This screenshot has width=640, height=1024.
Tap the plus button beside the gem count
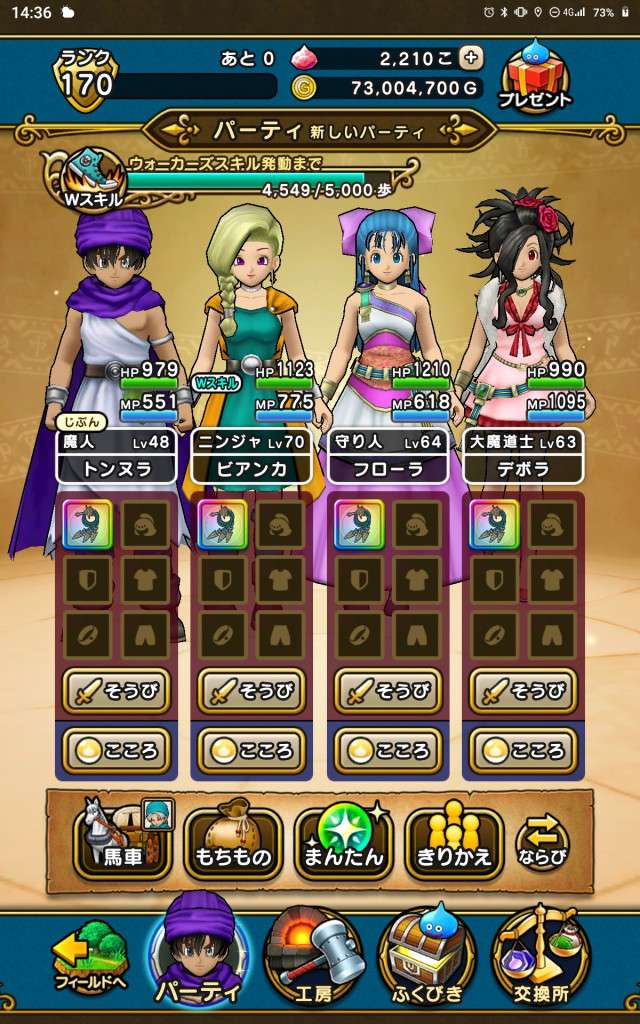471,58
